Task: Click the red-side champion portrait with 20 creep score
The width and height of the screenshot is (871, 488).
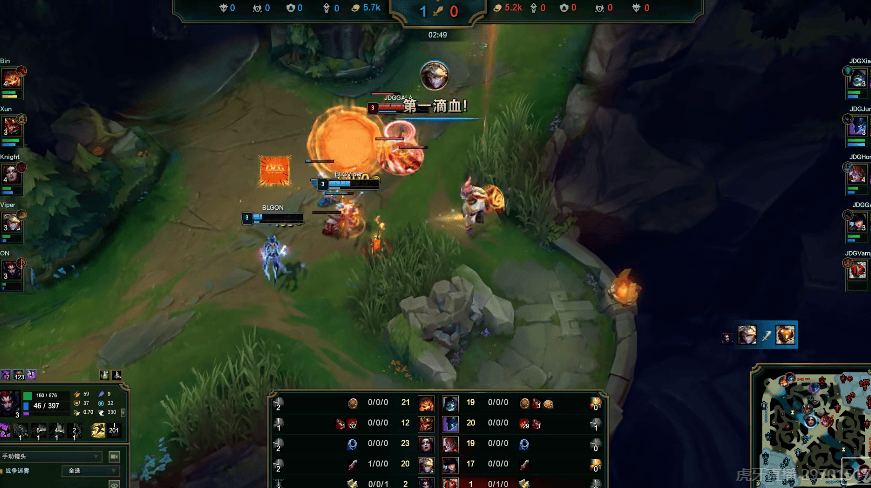Action: (451, 424)
